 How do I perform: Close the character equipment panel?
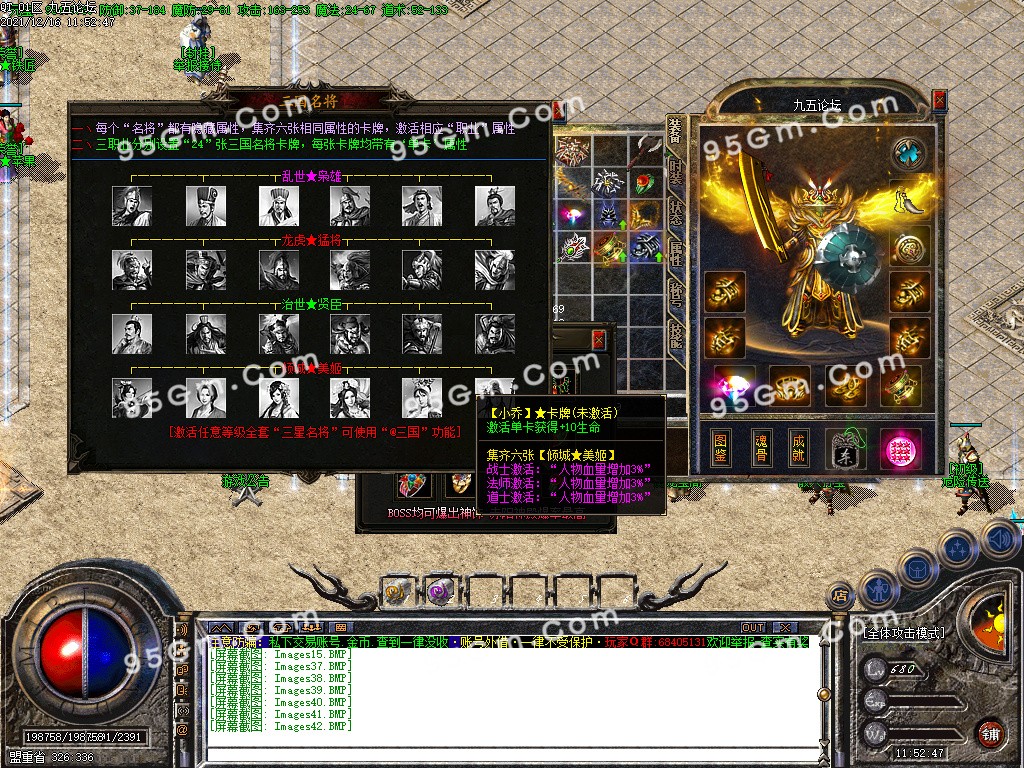[x=939, y=100]
